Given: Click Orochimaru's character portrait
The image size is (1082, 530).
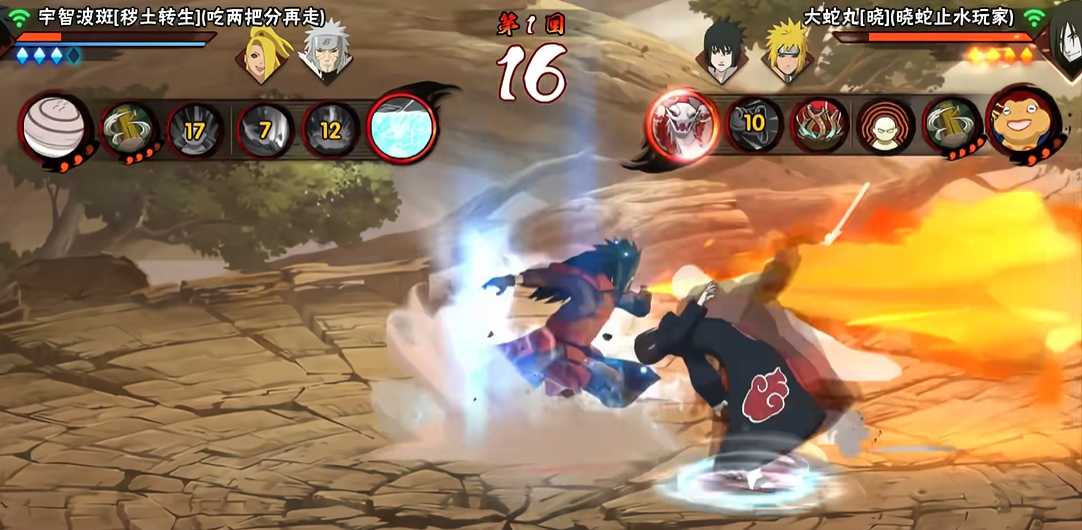Looking at the screenshot, I should point(1066,40).
